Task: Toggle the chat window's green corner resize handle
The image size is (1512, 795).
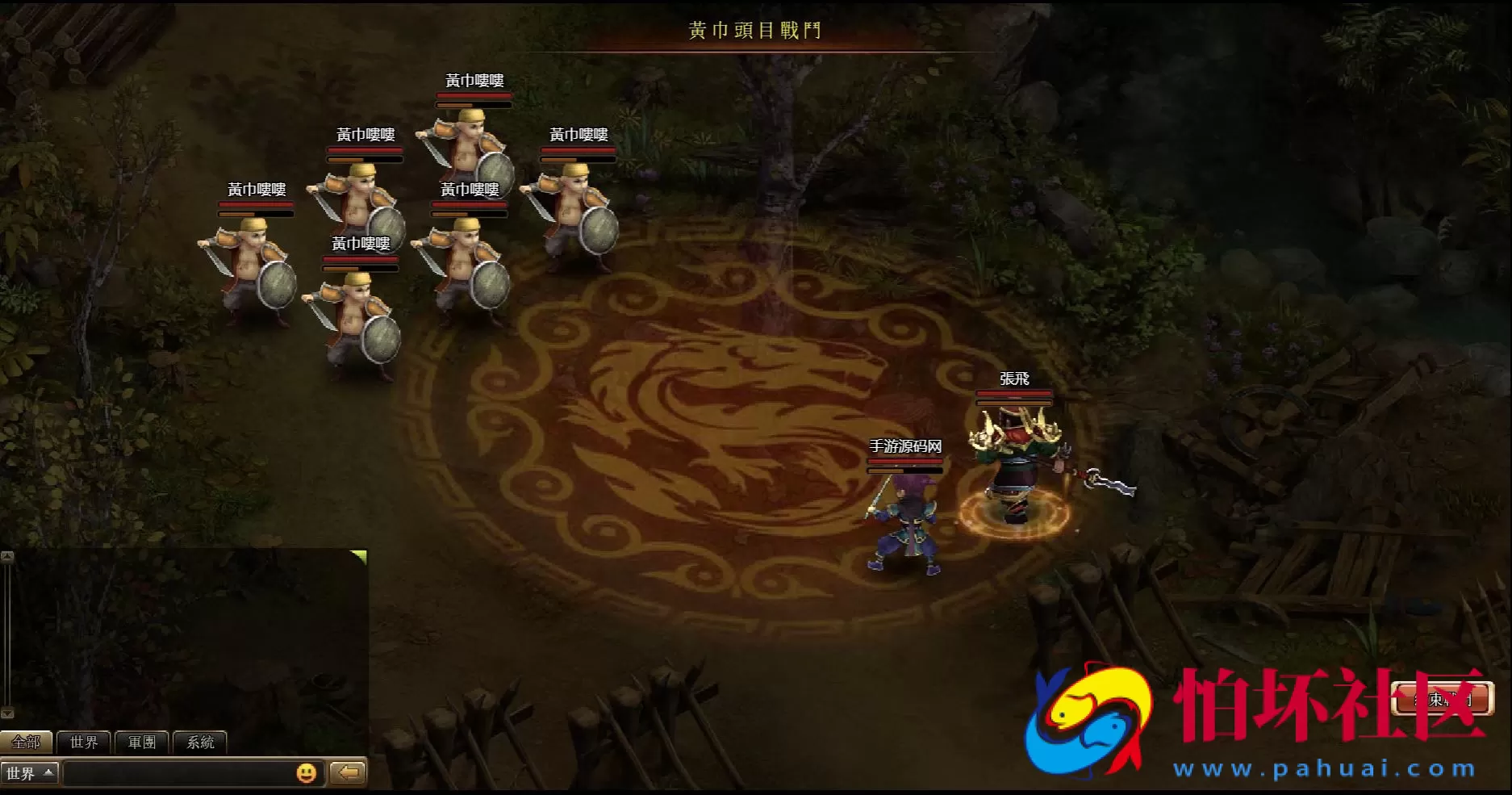Action: [360, 556]
